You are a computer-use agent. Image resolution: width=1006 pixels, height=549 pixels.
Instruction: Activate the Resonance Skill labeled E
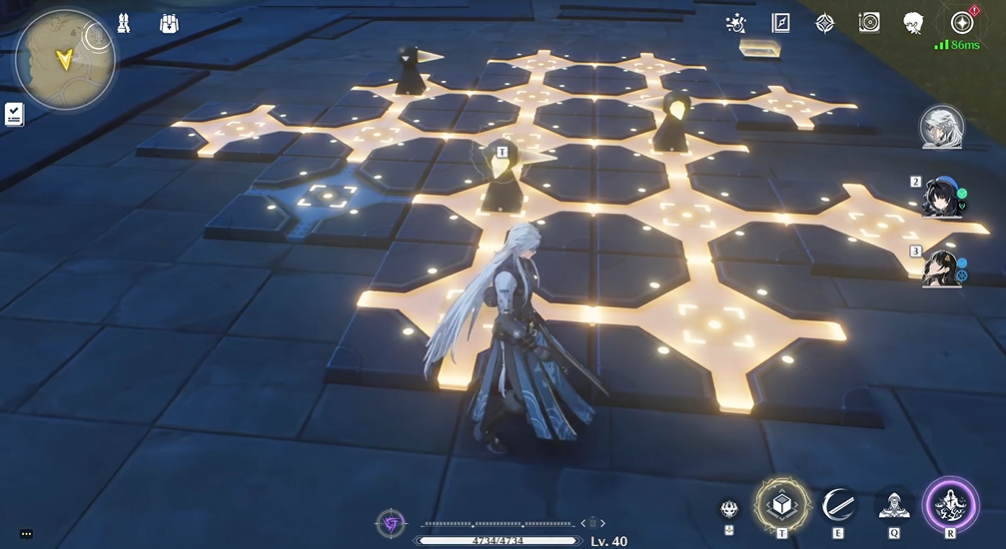point(838,506)
